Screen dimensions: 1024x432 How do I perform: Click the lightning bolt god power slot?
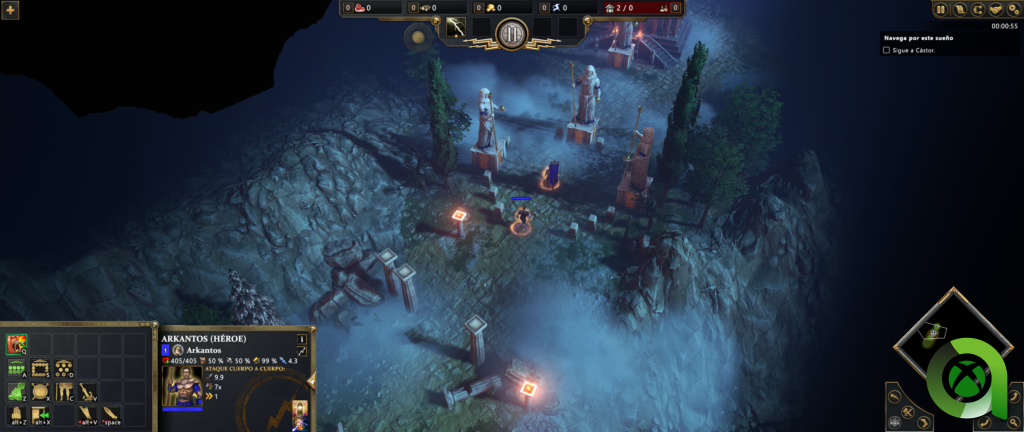point(455,27)
